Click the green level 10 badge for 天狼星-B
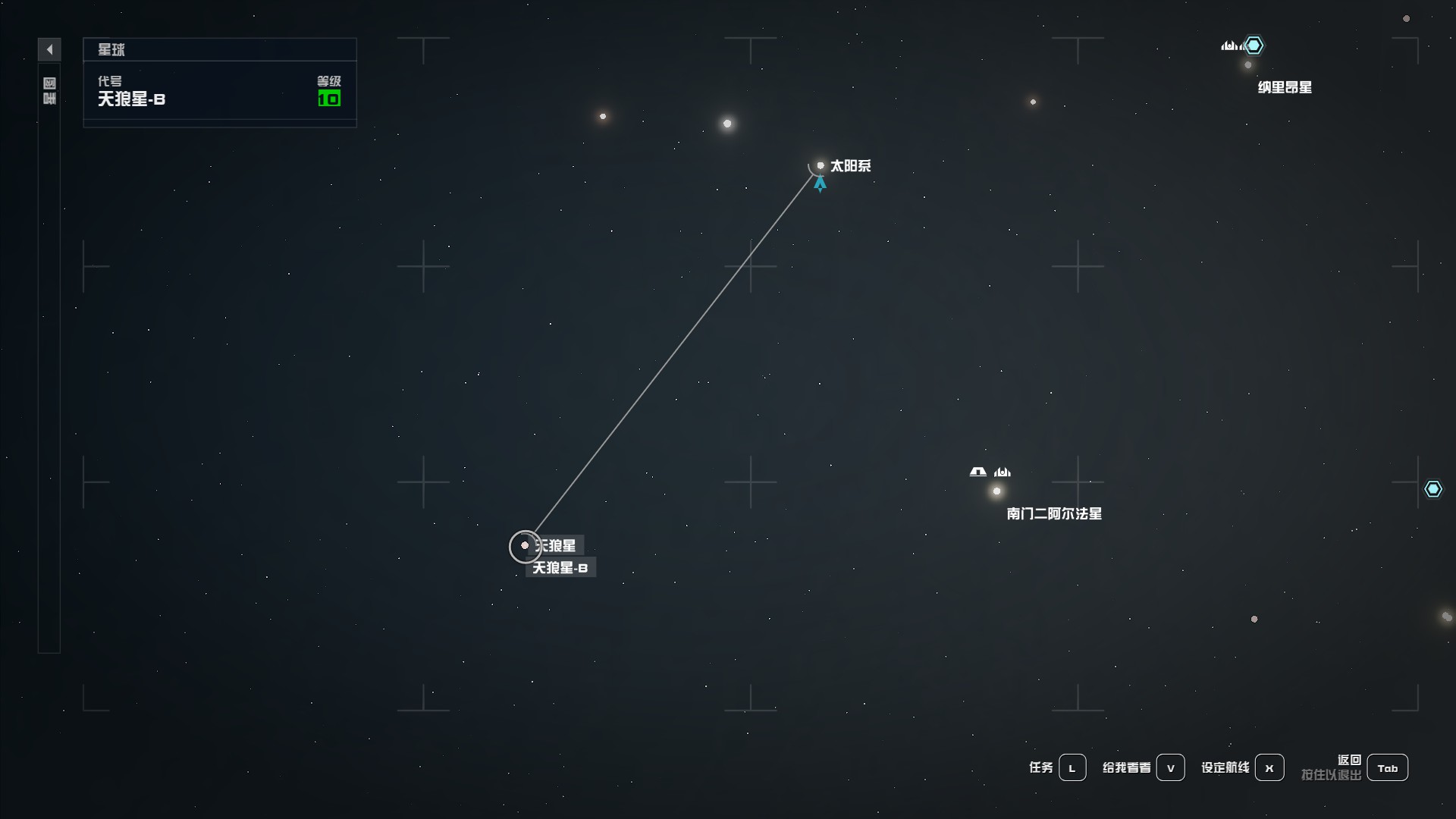Image resolution: width=1456 pixels, height=819 pixels. click(x=329, y=98)
